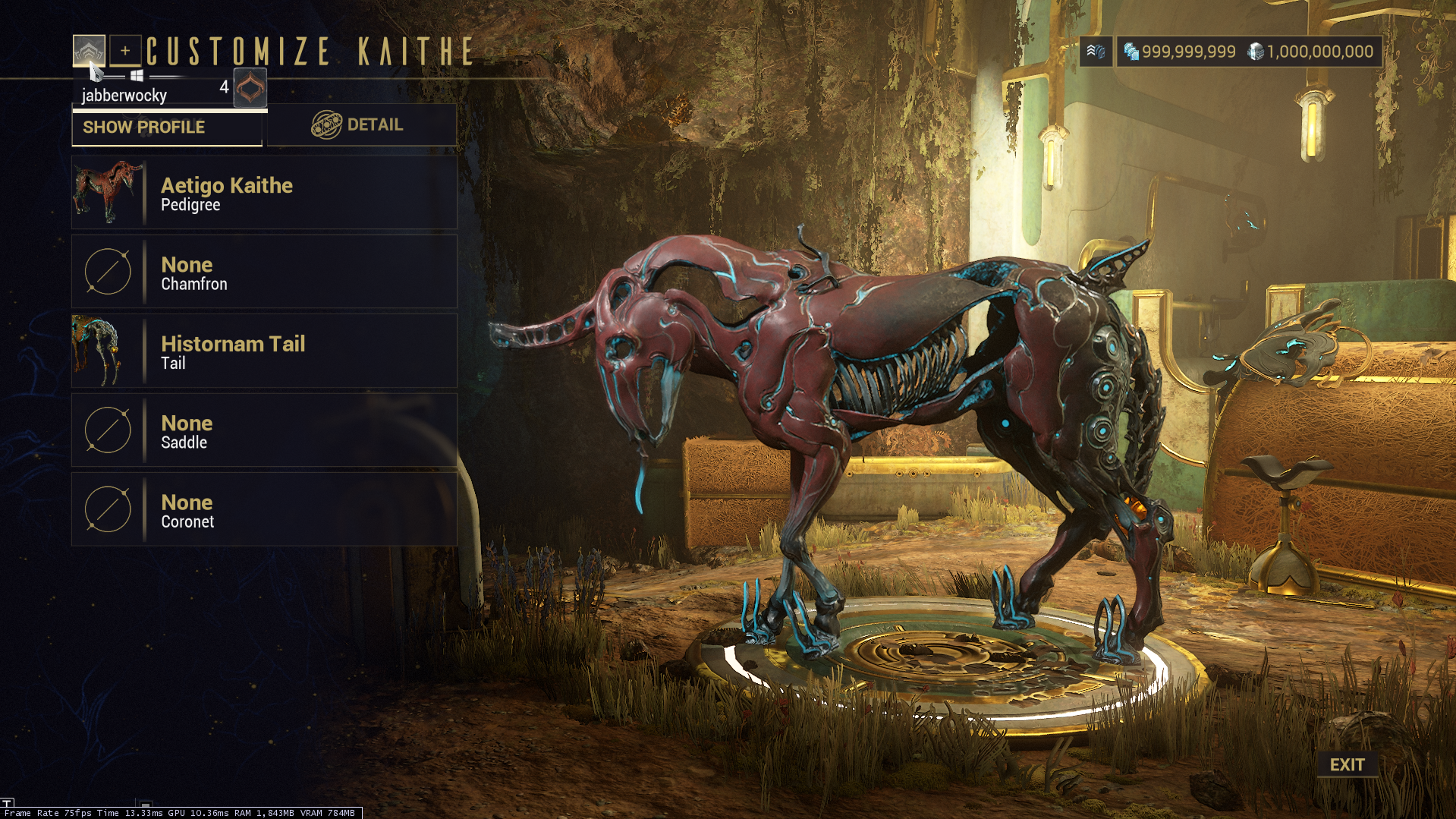1456x819 pixels.
Task: Pick the Coronet customization slot
Action: (264, 510)
